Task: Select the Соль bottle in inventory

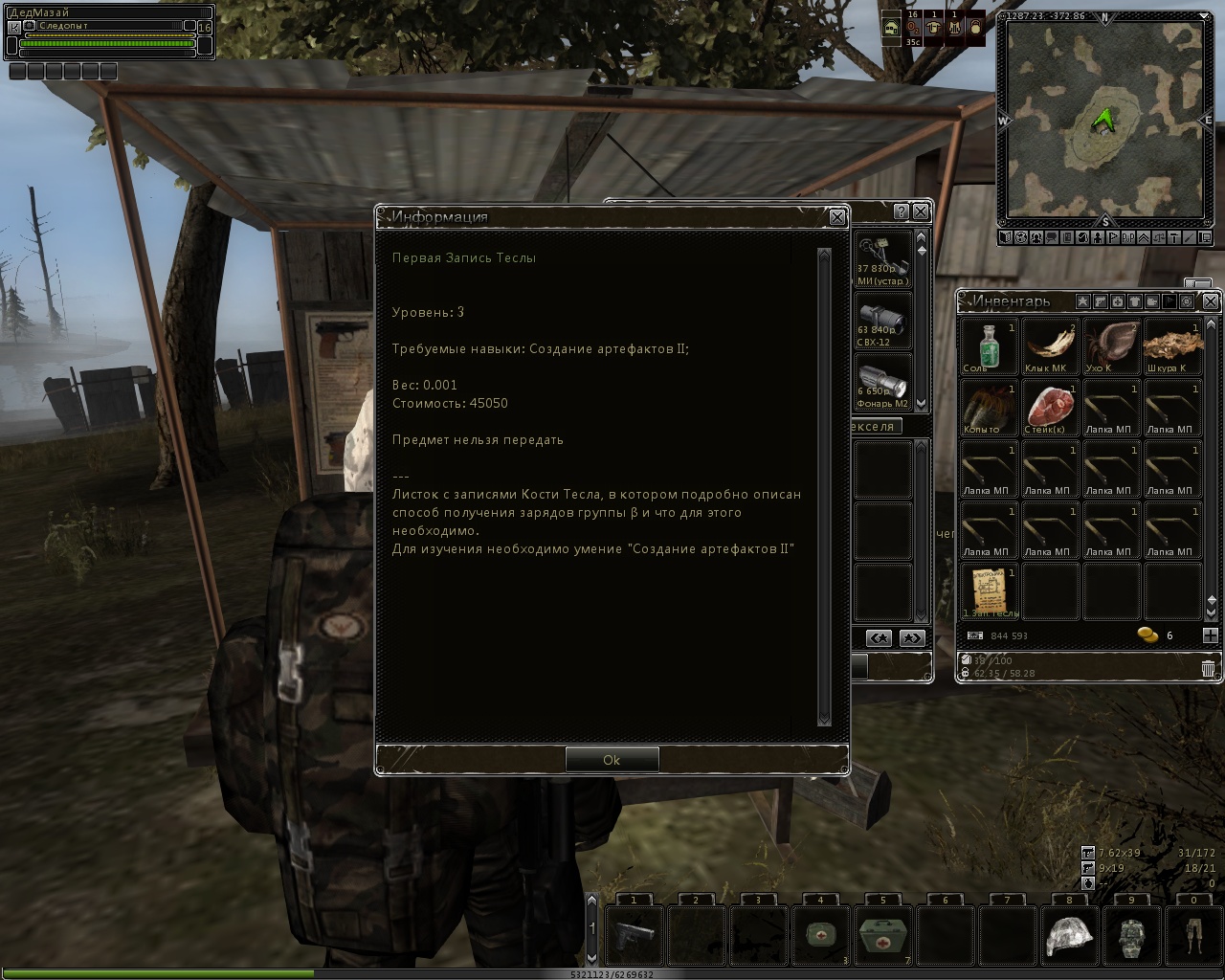Action: 988,345
